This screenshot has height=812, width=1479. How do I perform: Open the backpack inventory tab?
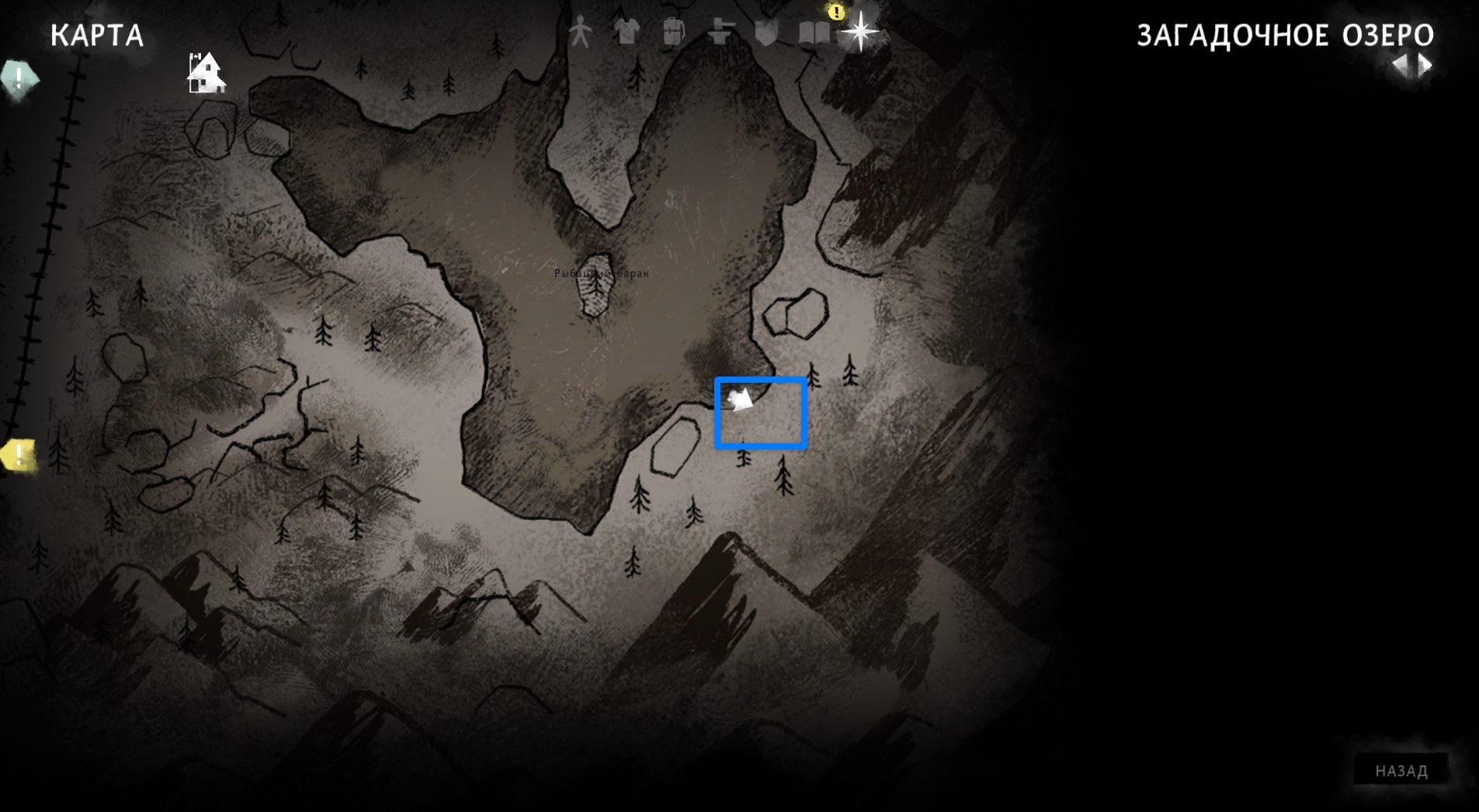point(673,33)
